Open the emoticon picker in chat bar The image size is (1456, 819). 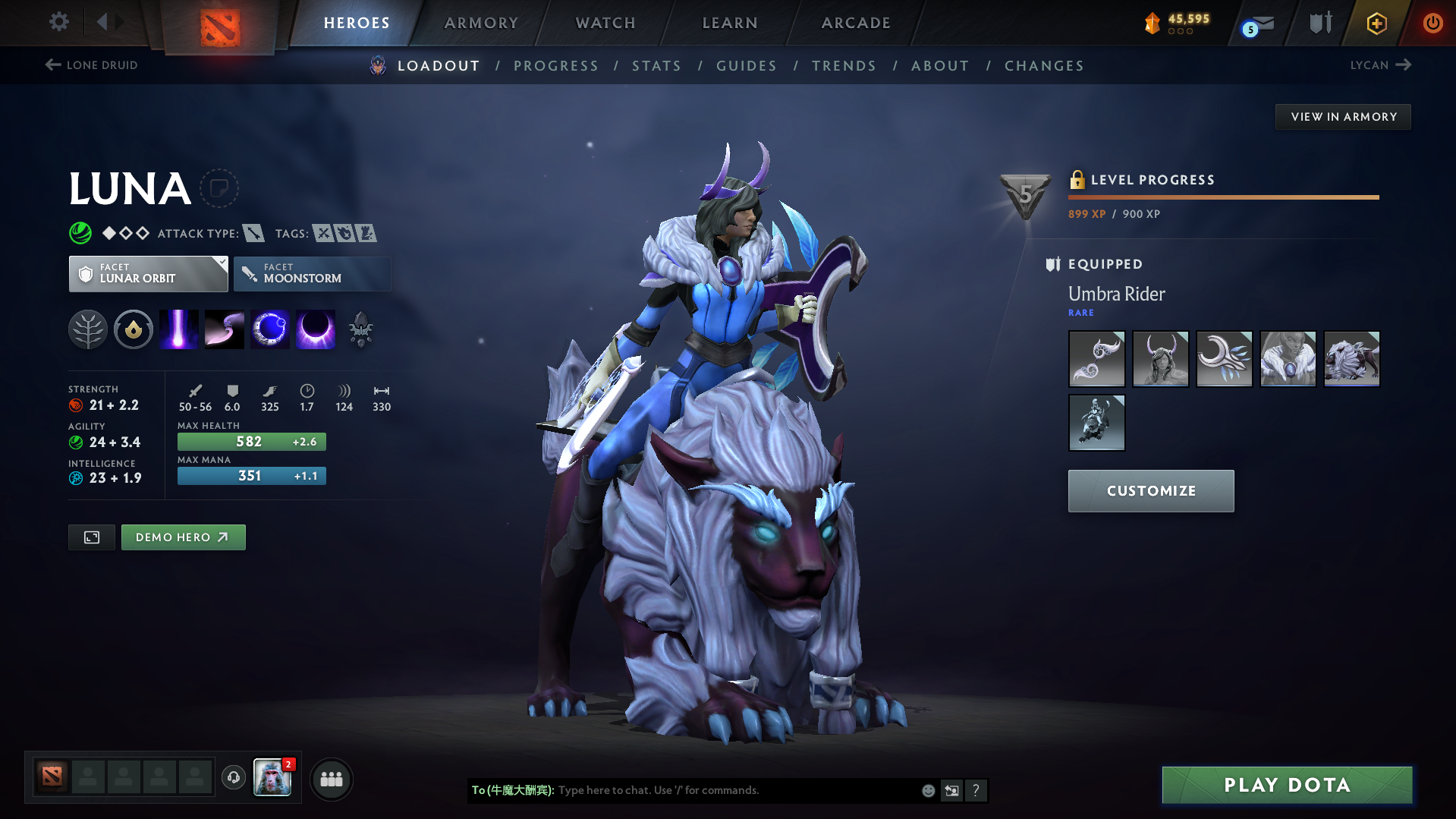point(928,790)
